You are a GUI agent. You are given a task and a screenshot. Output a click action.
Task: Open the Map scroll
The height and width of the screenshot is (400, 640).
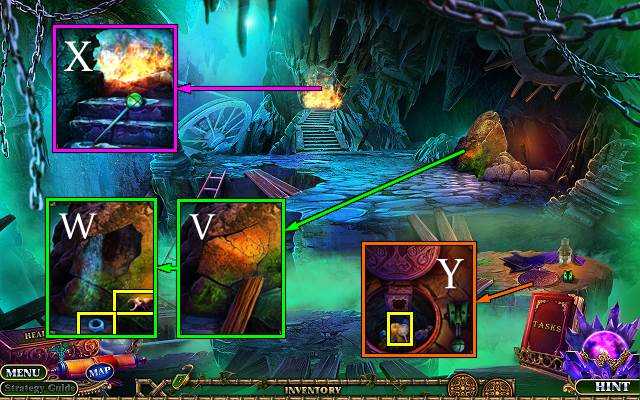(x=98, y=372)
